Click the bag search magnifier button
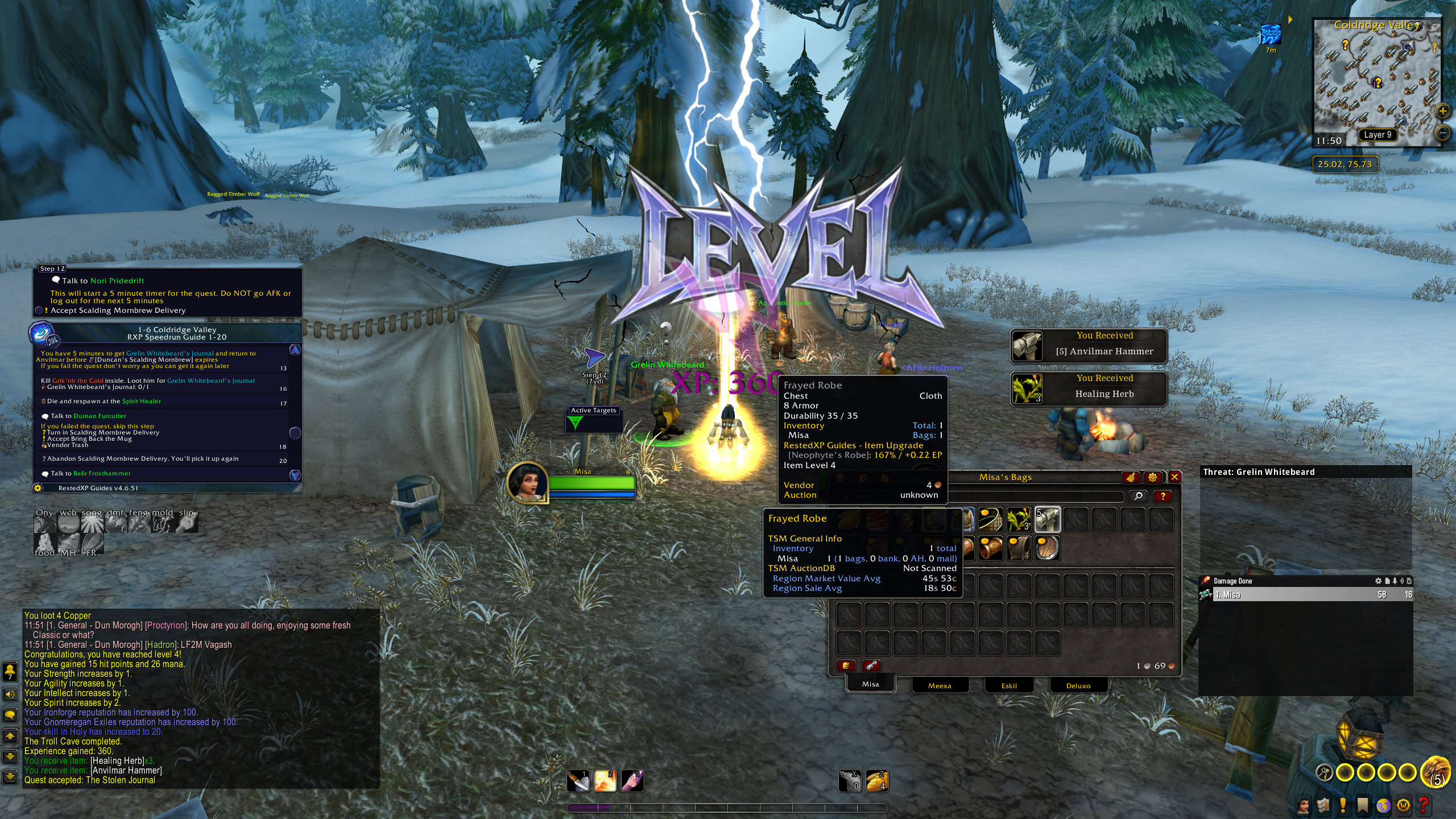 point(1138,496)
